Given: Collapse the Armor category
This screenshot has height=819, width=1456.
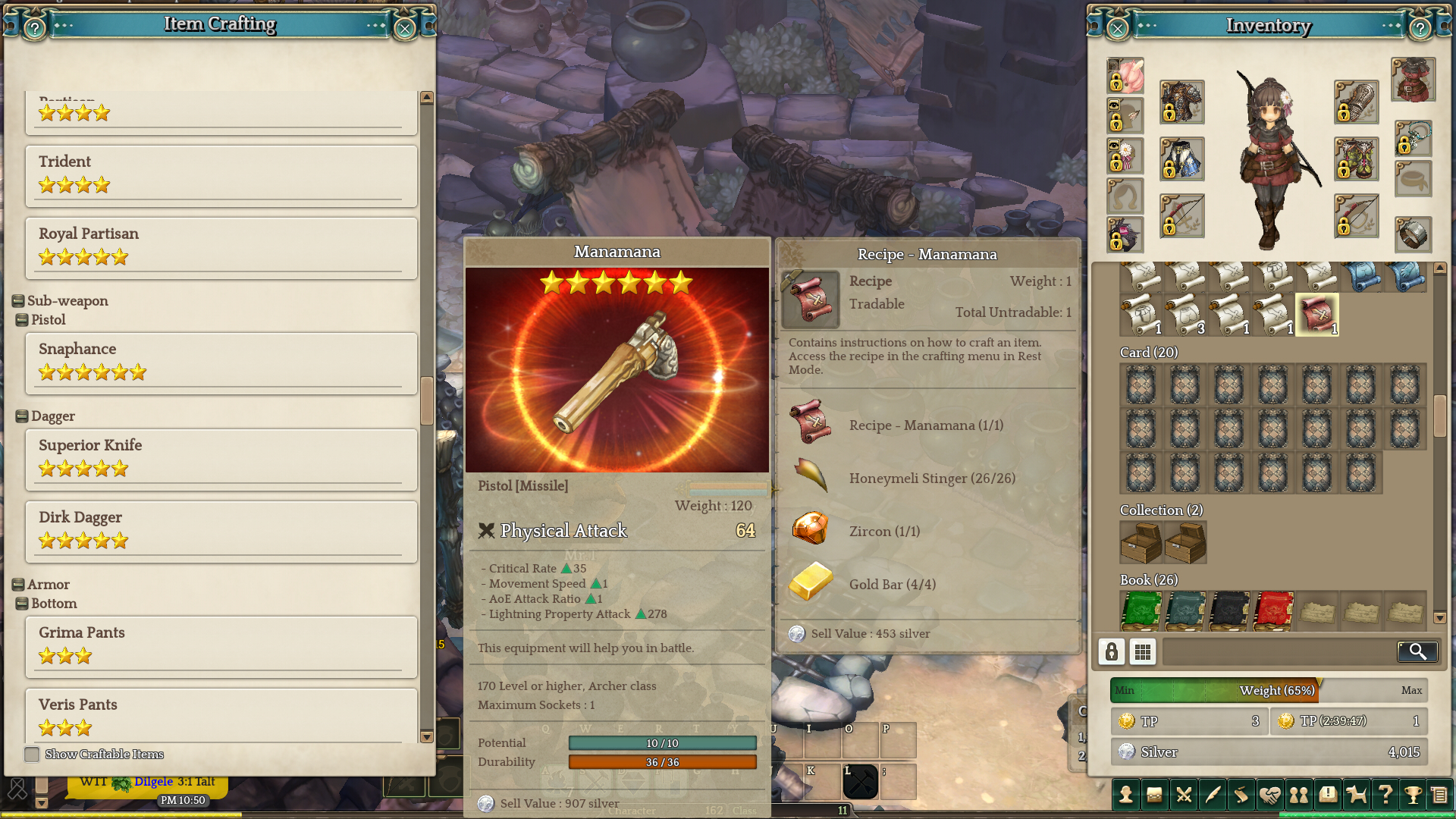Looking at the screenshot, I should [x=18, y=585].
